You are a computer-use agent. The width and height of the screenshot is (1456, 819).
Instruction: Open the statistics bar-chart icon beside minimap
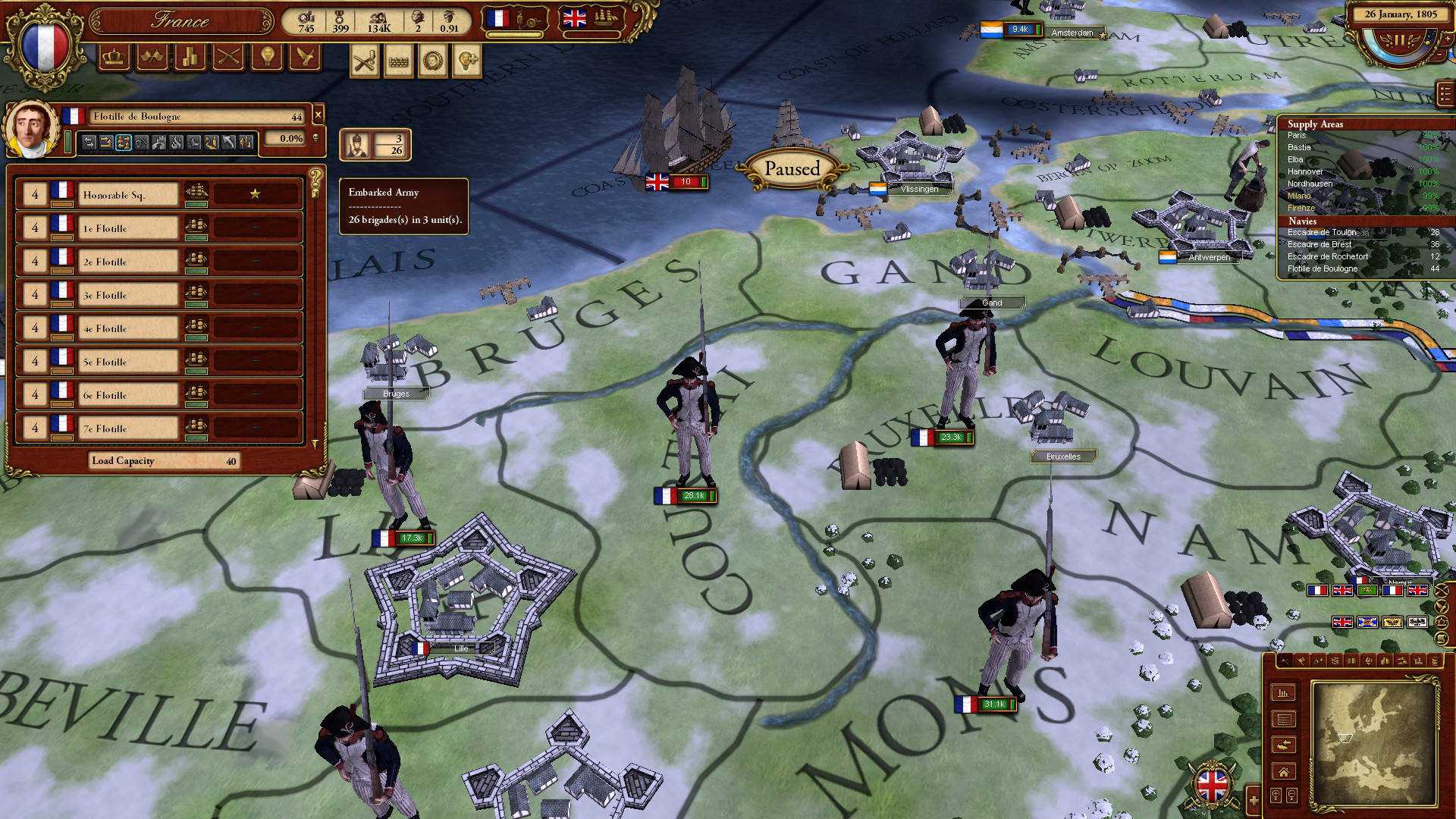[x=1284, y=692]
